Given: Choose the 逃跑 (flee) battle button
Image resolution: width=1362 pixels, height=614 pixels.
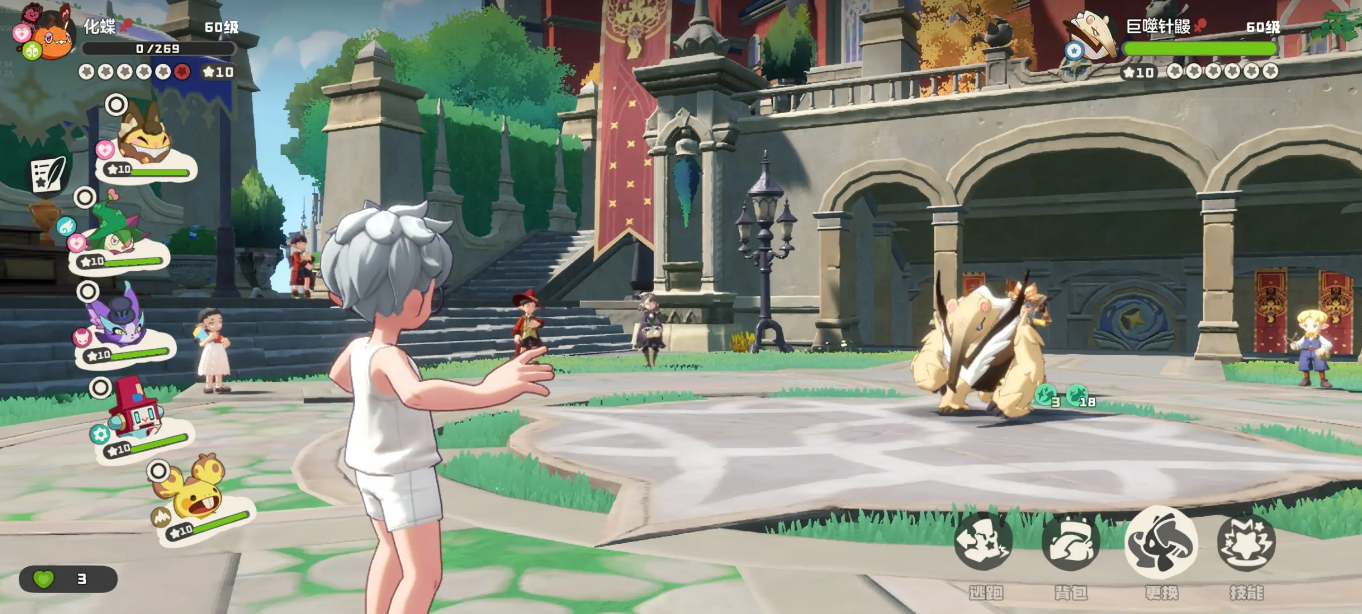Looking at the screenshot, I should (983, 542).
